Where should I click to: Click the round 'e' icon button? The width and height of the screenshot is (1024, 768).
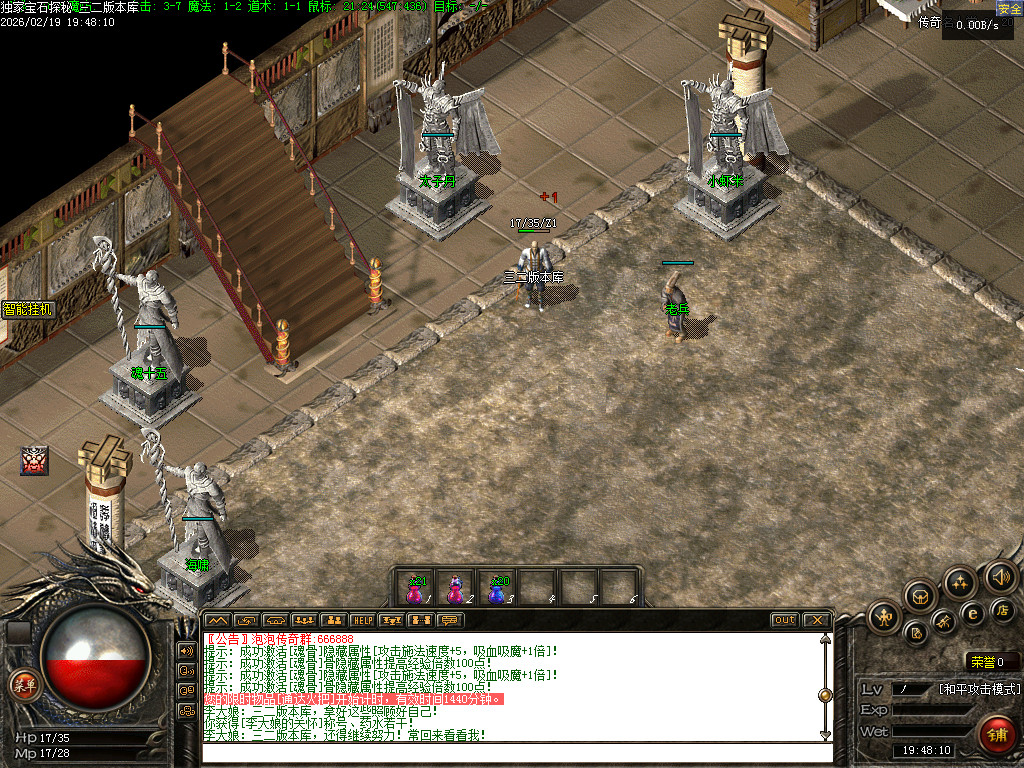tap(972, 614)
